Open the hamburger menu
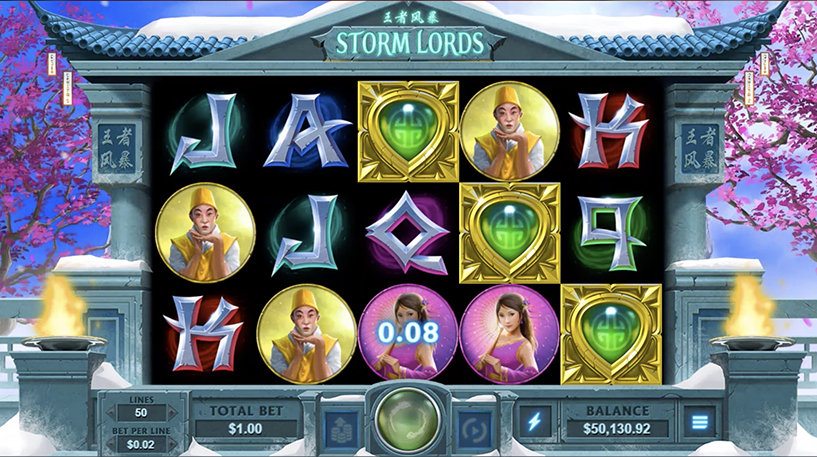Viewport: 817px width, 457px height. [696, 422]
